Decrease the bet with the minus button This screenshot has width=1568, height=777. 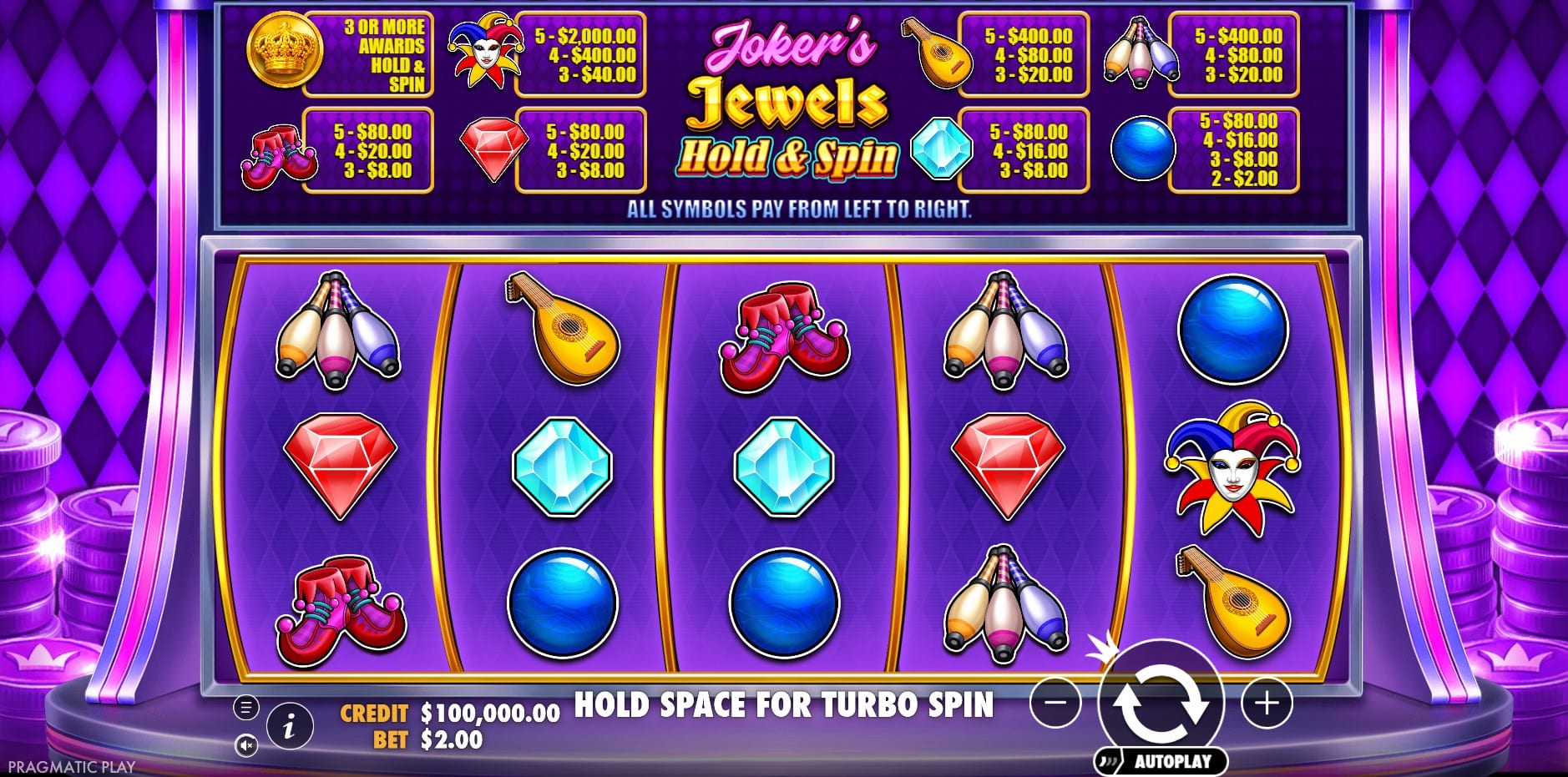pos(1055,704)
